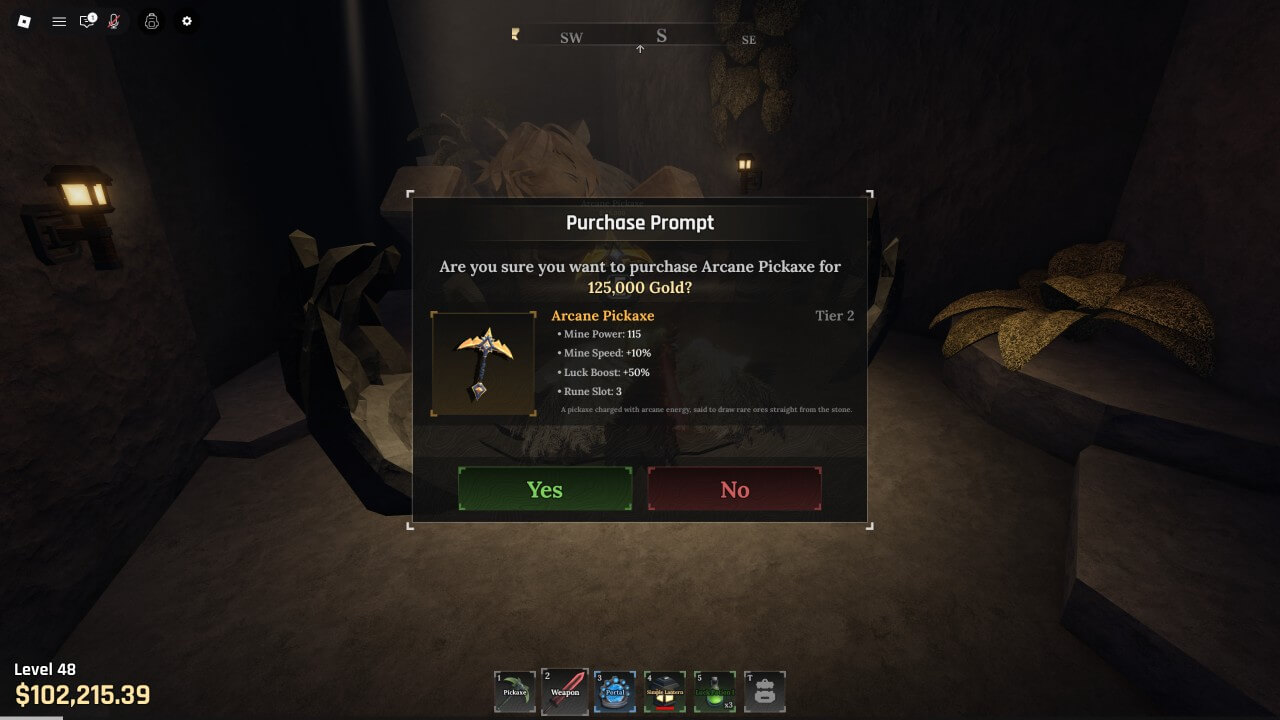Choose the Portal hotbar slot
The width and height of the screenshot is (1280, 720).
615,691
